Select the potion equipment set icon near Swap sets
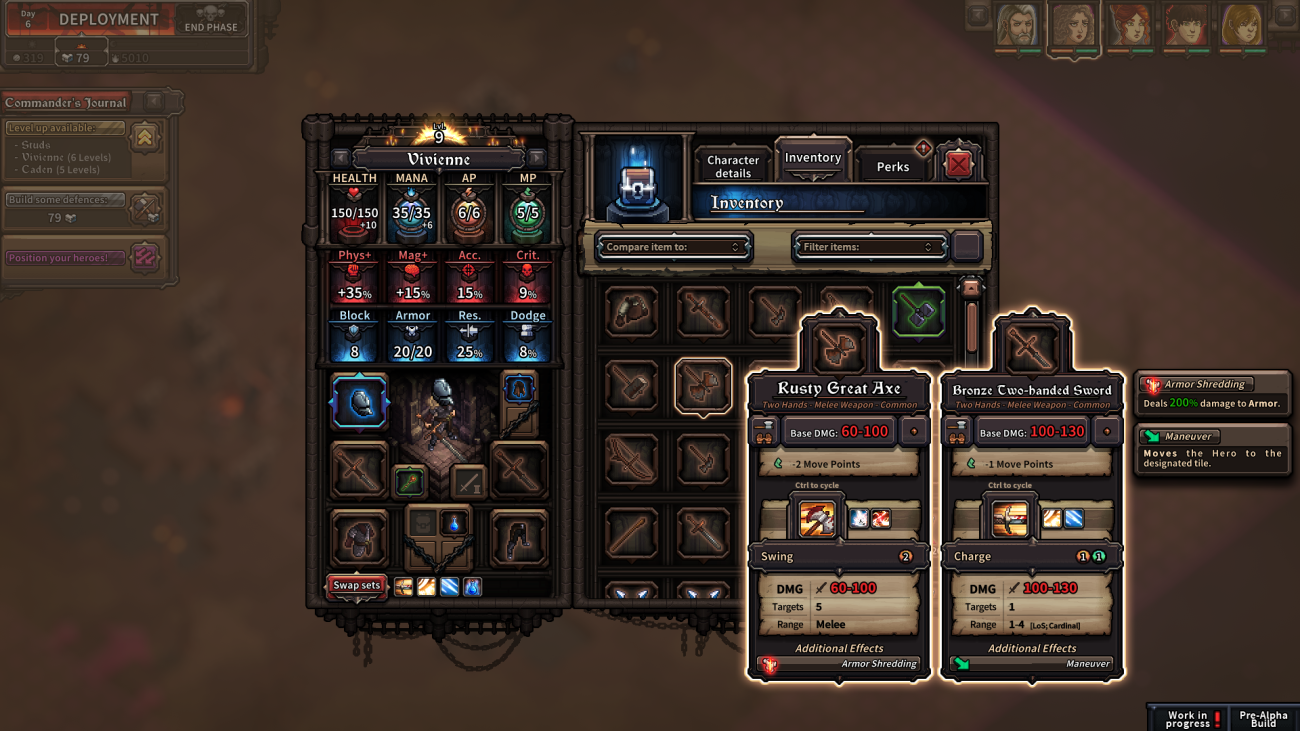 [471, 587]
